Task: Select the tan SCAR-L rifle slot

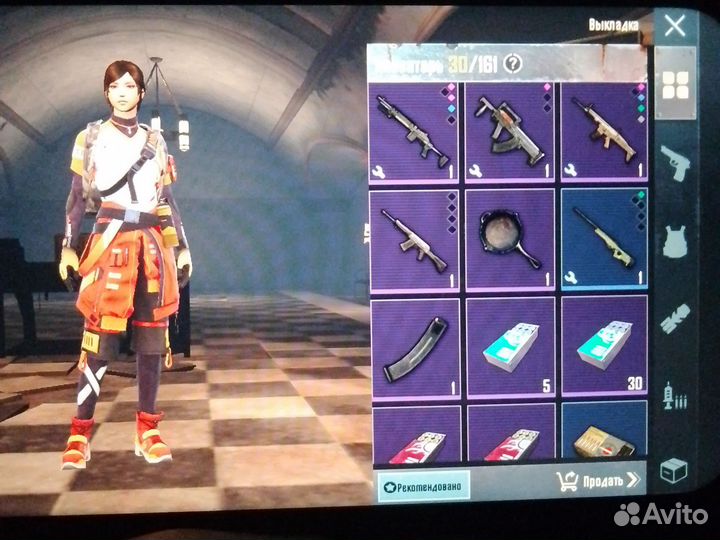Action: [x=604, y=130]
